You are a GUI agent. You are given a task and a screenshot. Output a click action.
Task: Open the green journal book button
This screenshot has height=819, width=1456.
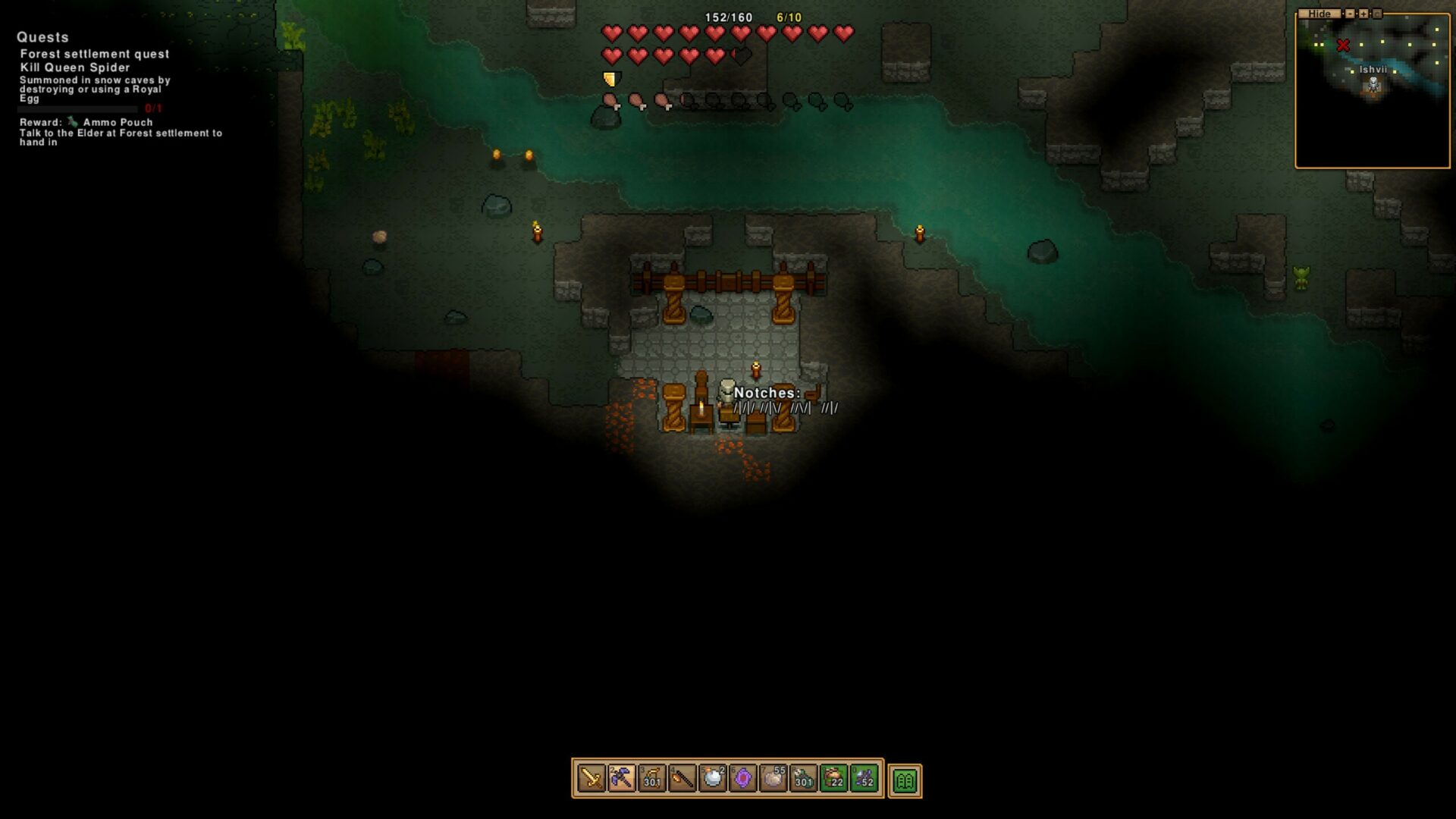click(905, 780)
